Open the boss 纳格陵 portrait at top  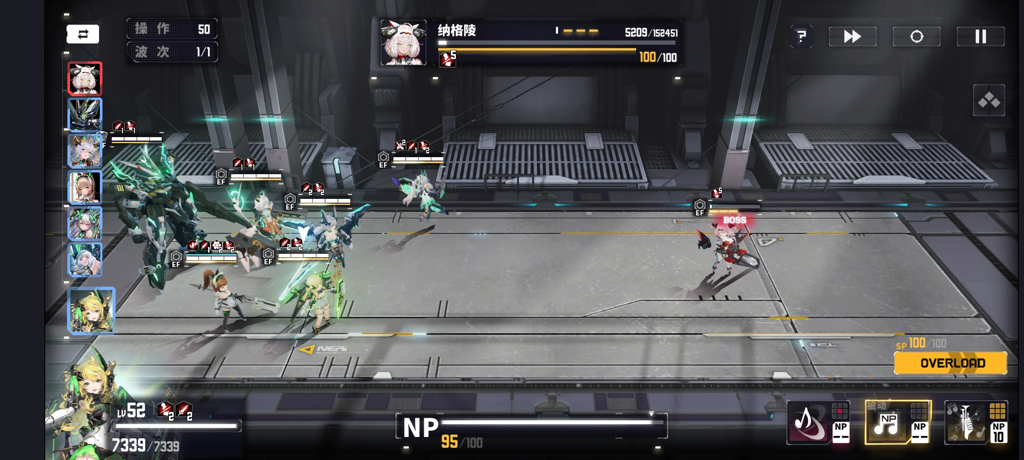click(x=403, y=43)
